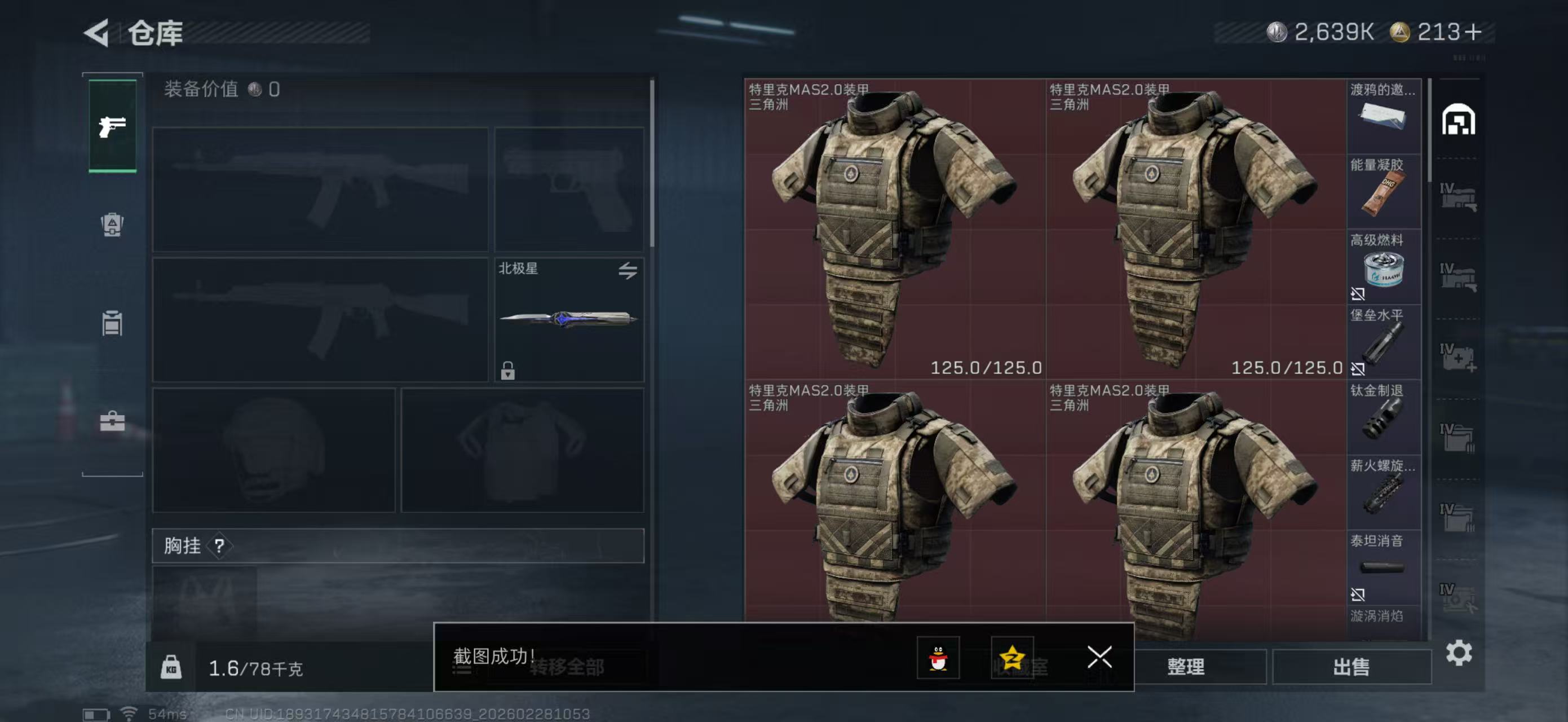This screenshot has height=722, width=1568.
Task: Click the weight indicator KG icon
Action: tap(173, 667)
